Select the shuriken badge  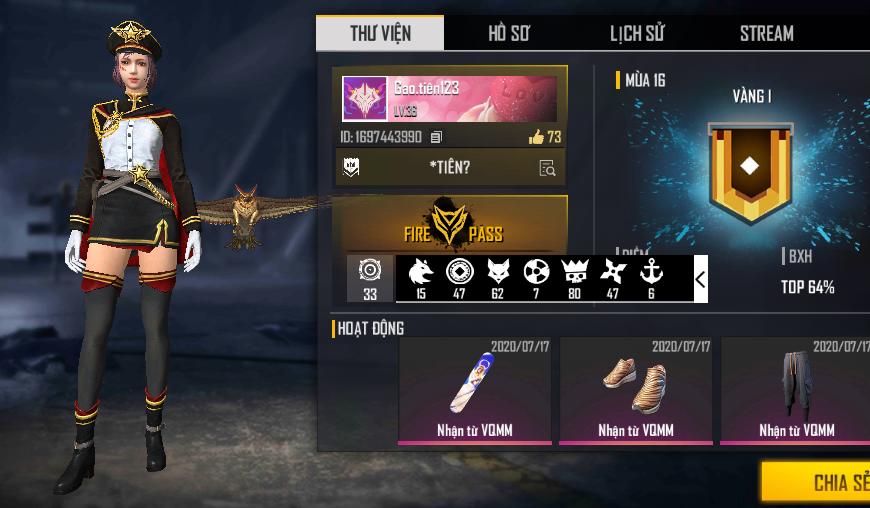click(612, 272)
